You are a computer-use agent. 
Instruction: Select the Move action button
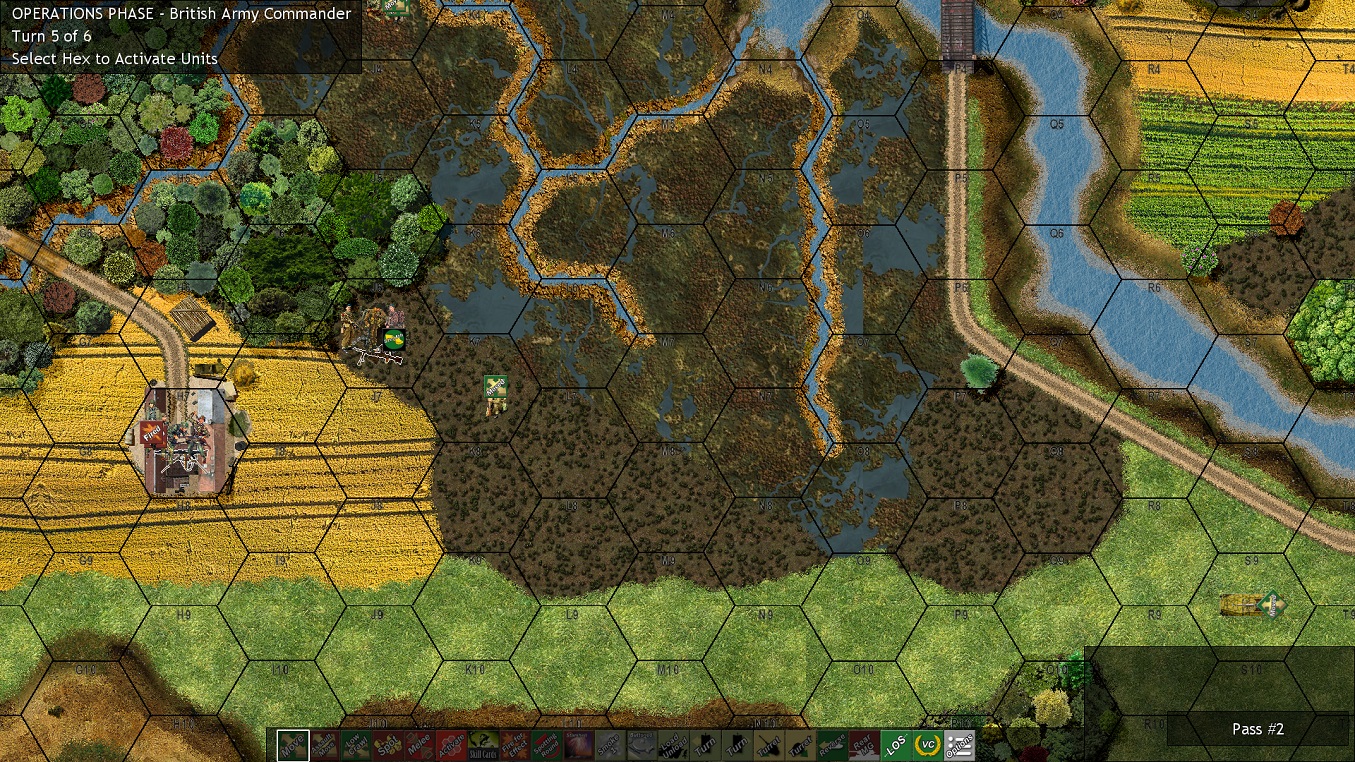pos(293,745)
